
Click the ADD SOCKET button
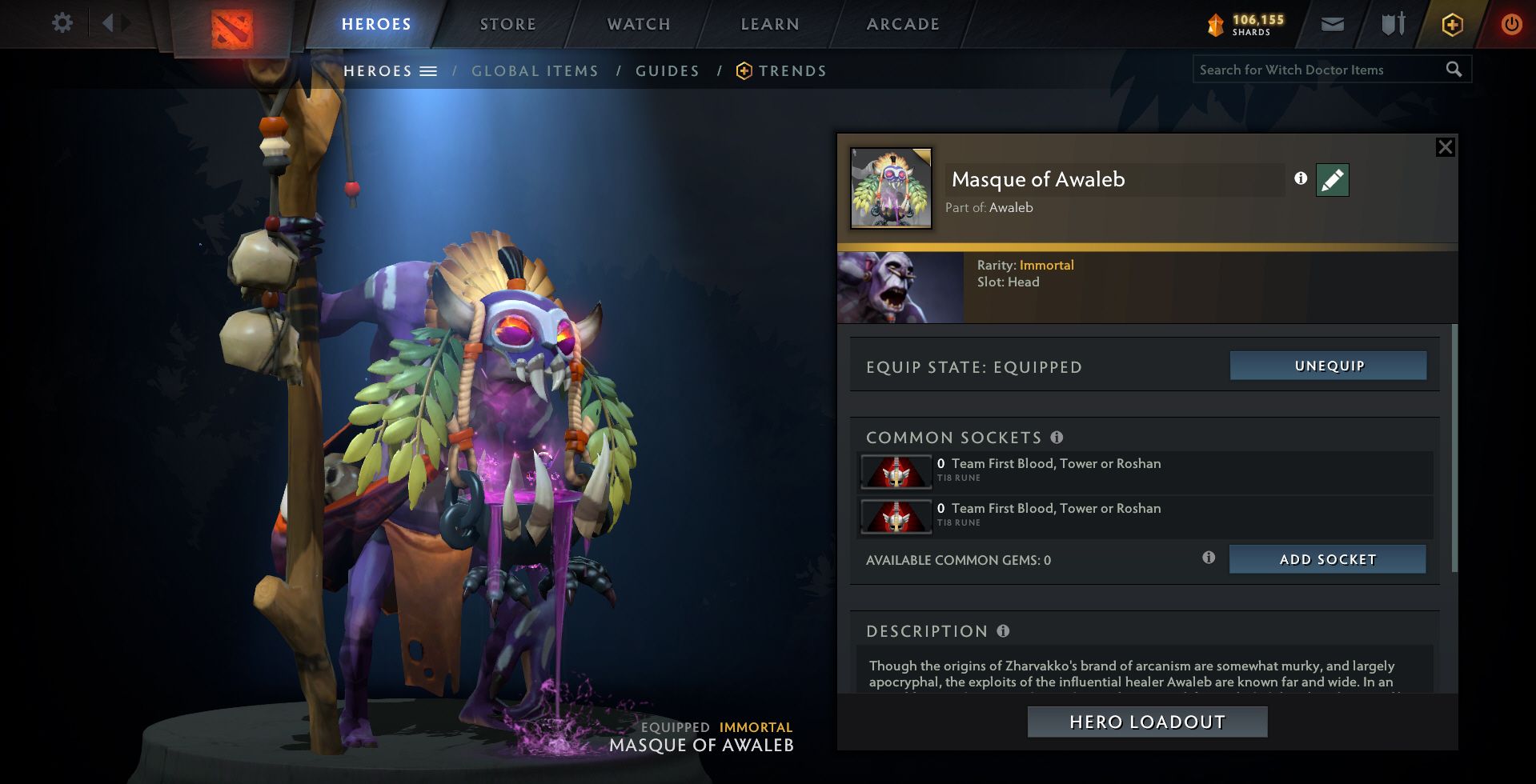[1327, 559]
